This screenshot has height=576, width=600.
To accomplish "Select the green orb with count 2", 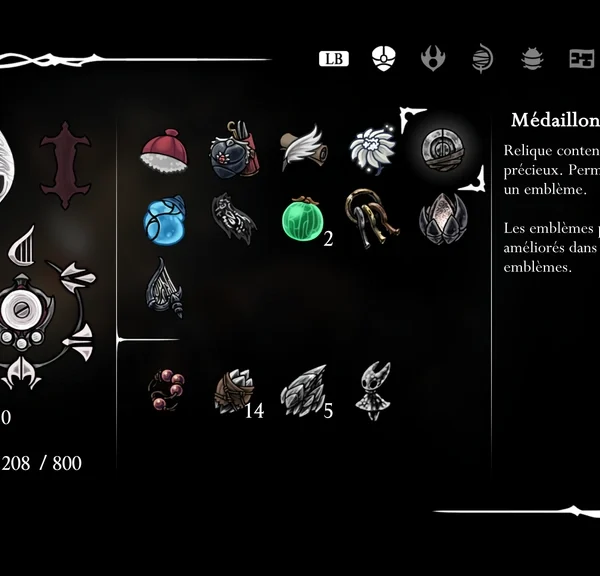I will tap(303, 219).
